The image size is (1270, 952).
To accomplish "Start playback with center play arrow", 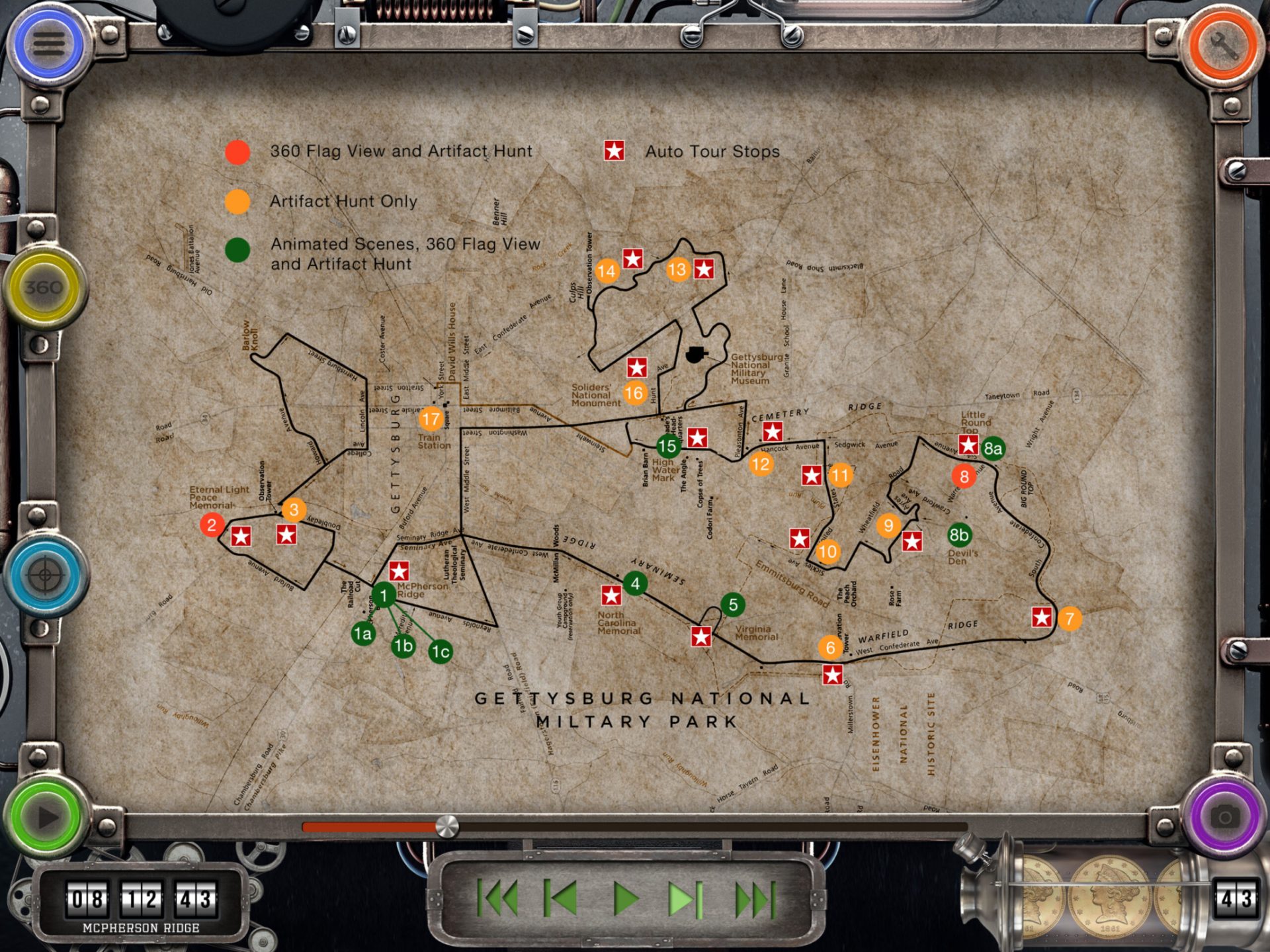I will coord(625,898).
